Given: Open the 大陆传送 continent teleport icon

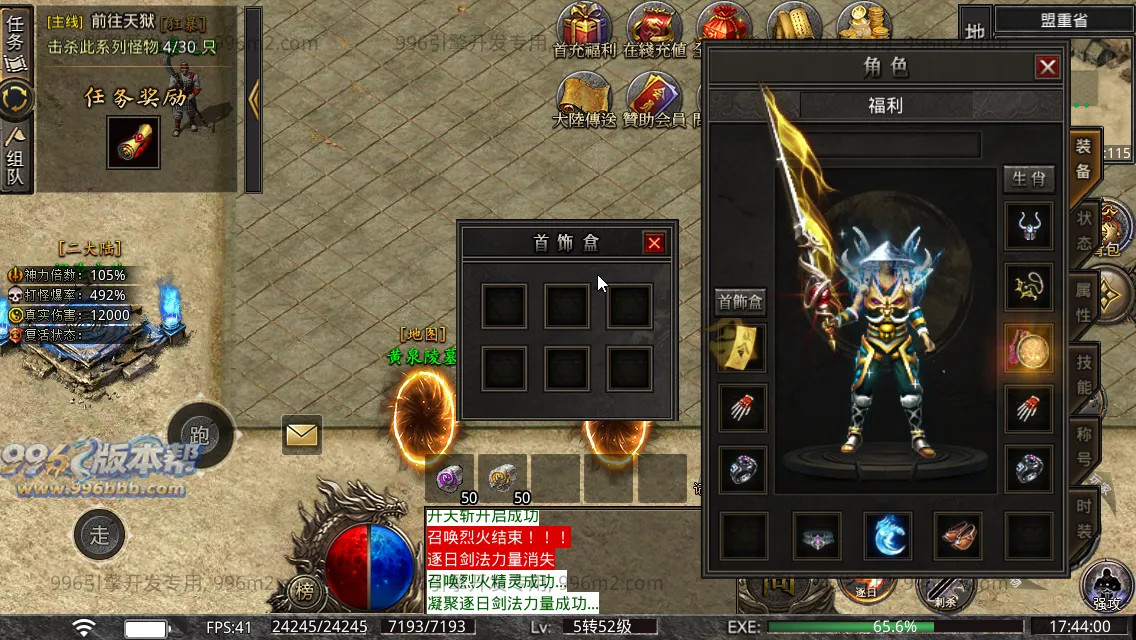Looking at the screenshot, I should pyautogui.click(x=585, y=100).
